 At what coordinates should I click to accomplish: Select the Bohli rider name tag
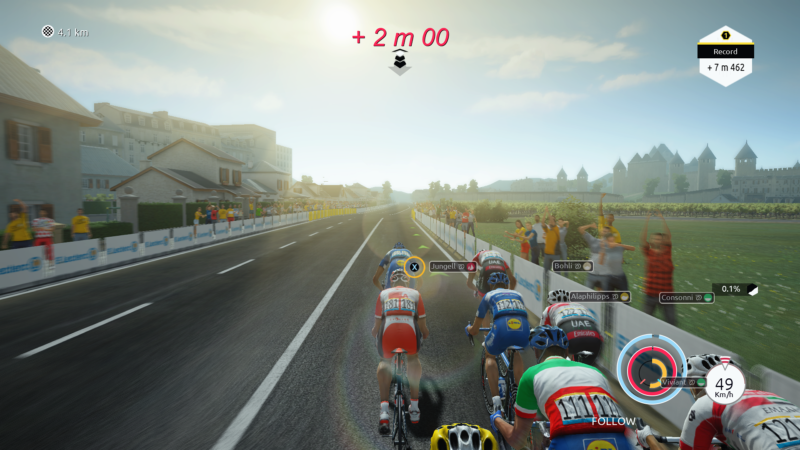point(573,266)
